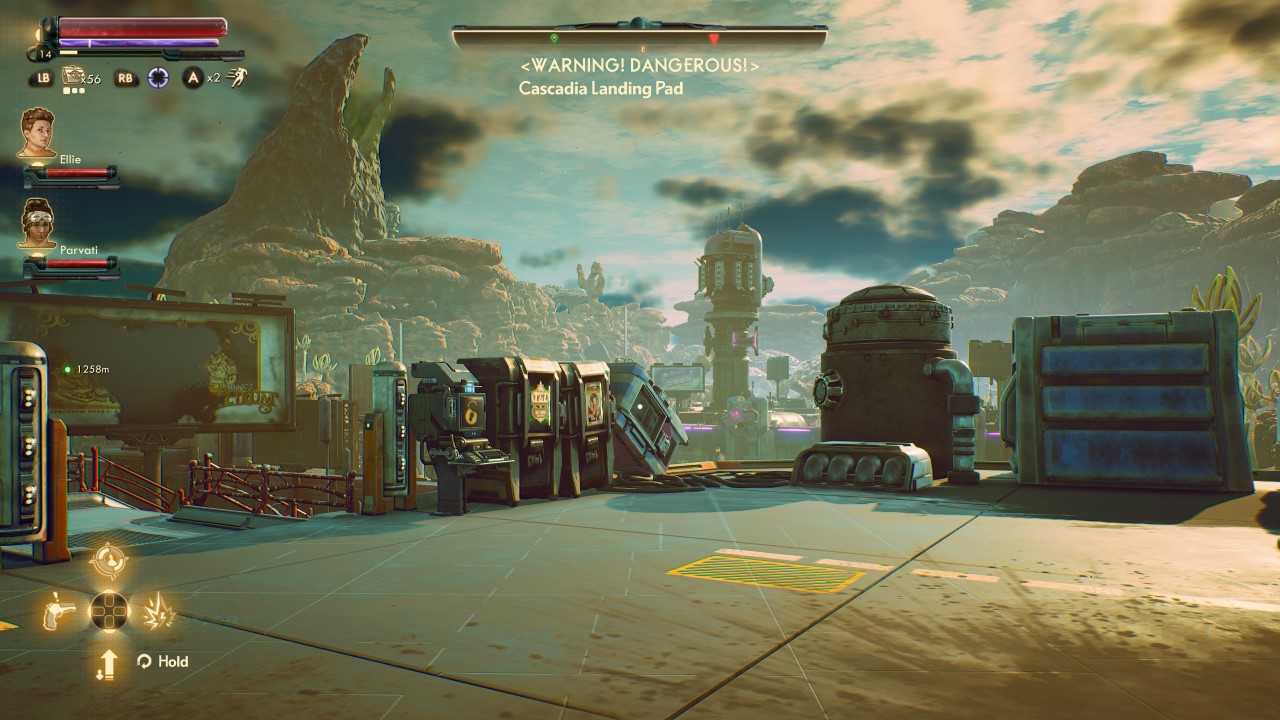Click the red enemy marker on compass
This screenshot has height=720, width=1280.
point(713,39)
